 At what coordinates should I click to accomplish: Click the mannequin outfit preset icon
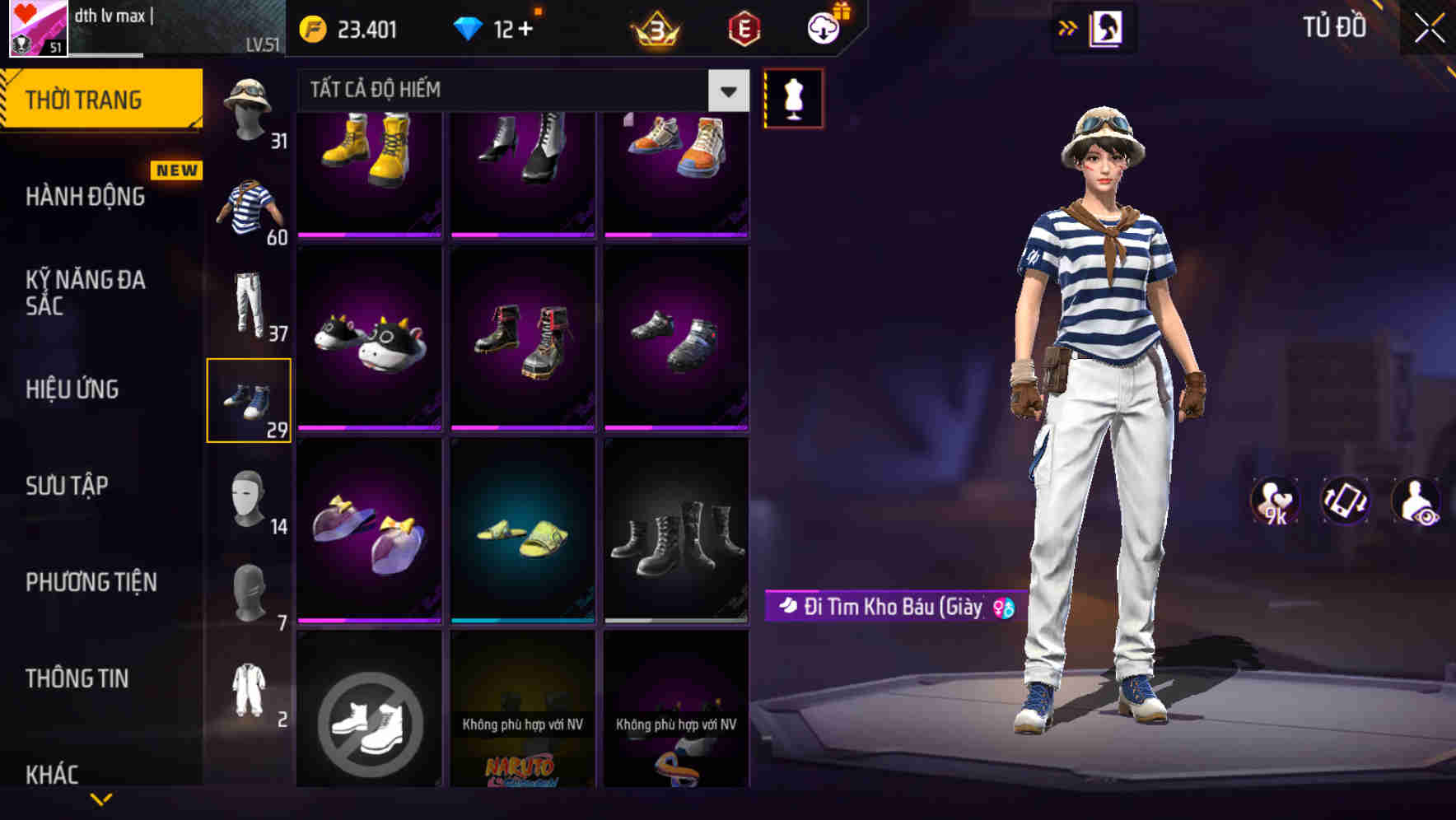tap(793, 98)
